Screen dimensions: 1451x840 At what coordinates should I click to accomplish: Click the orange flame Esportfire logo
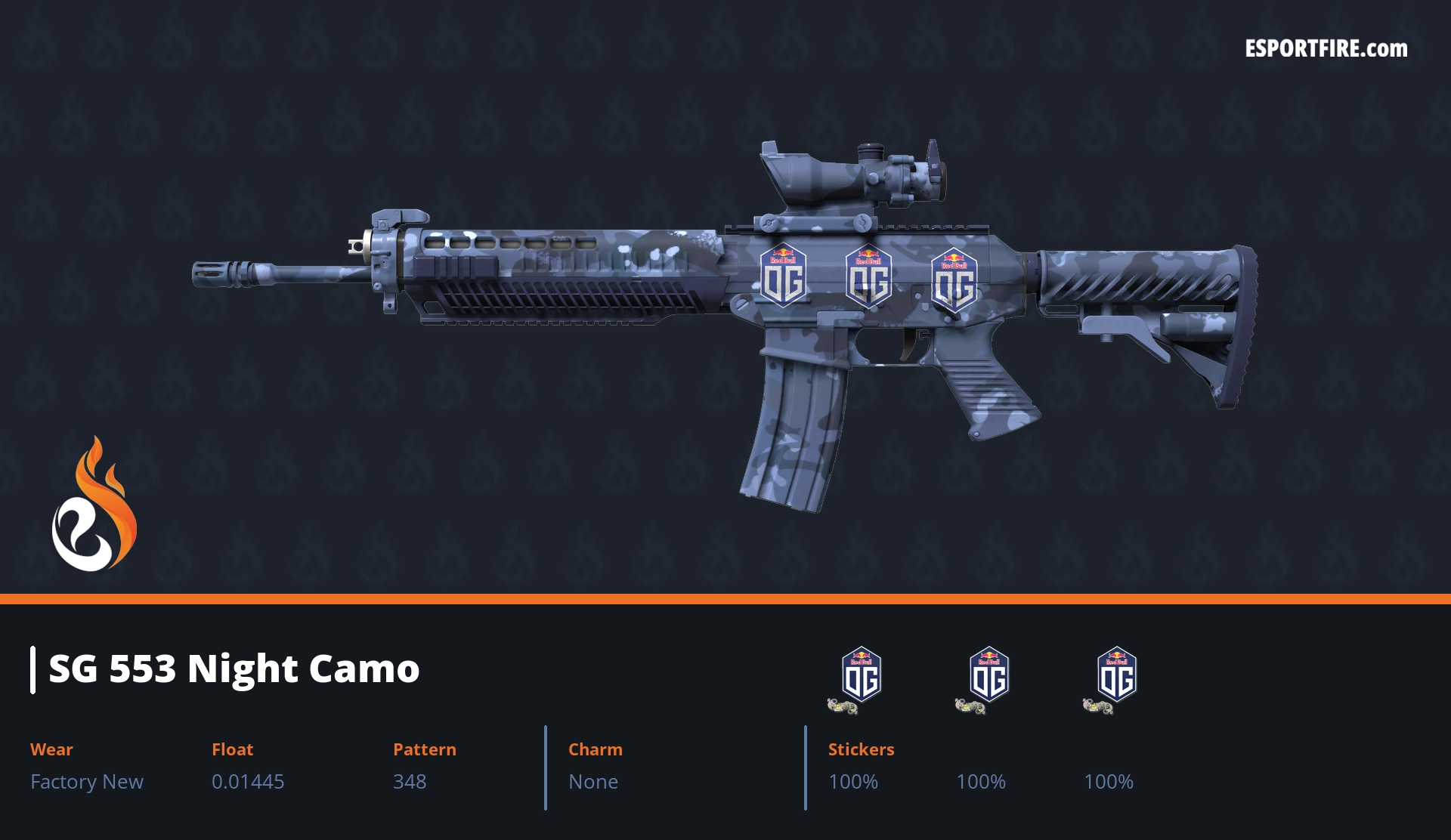[x=94, y=506]
